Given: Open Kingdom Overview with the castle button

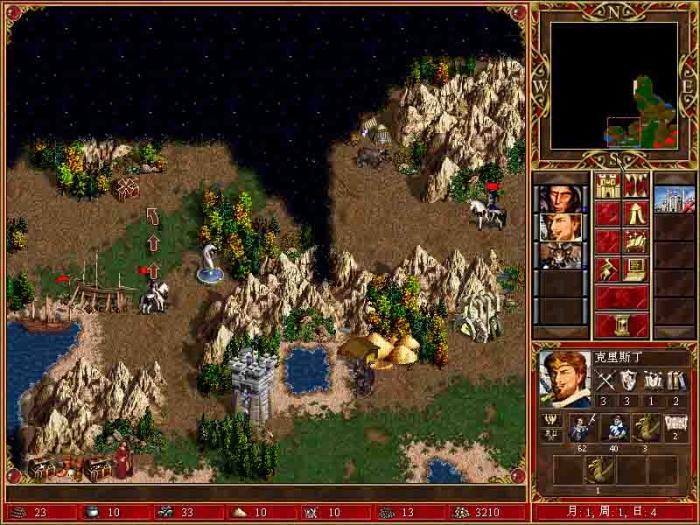Looking at the screenshot, I should click(x=607, y=186).
